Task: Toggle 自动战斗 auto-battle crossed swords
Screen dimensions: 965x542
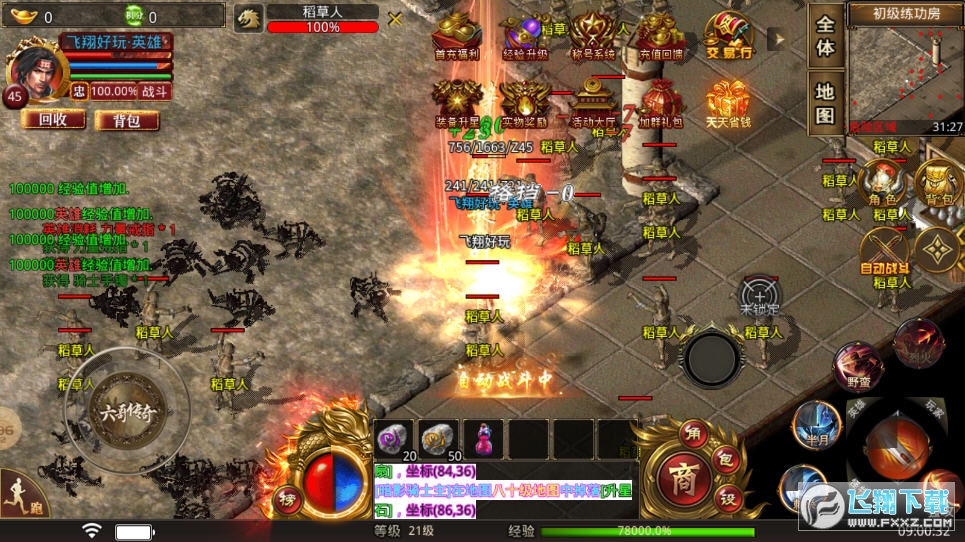Action: (884, 250)
